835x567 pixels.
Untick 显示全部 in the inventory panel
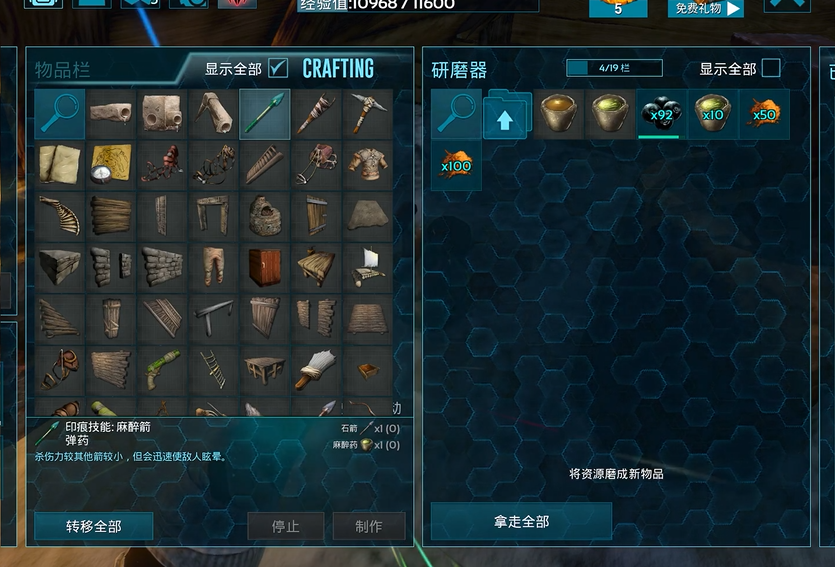pyautogui.click(x=279, y=68)
